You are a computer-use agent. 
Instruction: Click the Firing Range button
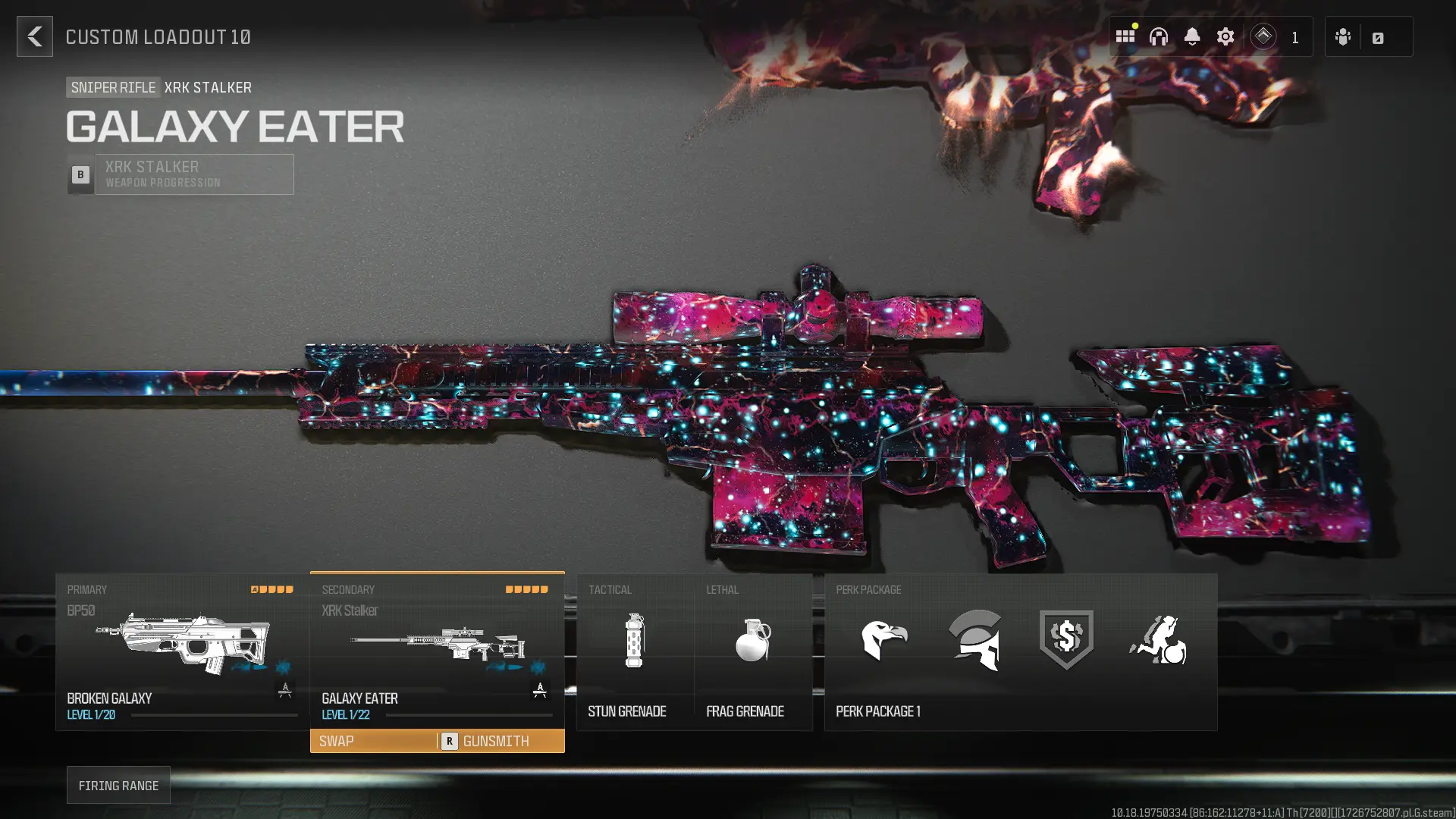point(118,785)
